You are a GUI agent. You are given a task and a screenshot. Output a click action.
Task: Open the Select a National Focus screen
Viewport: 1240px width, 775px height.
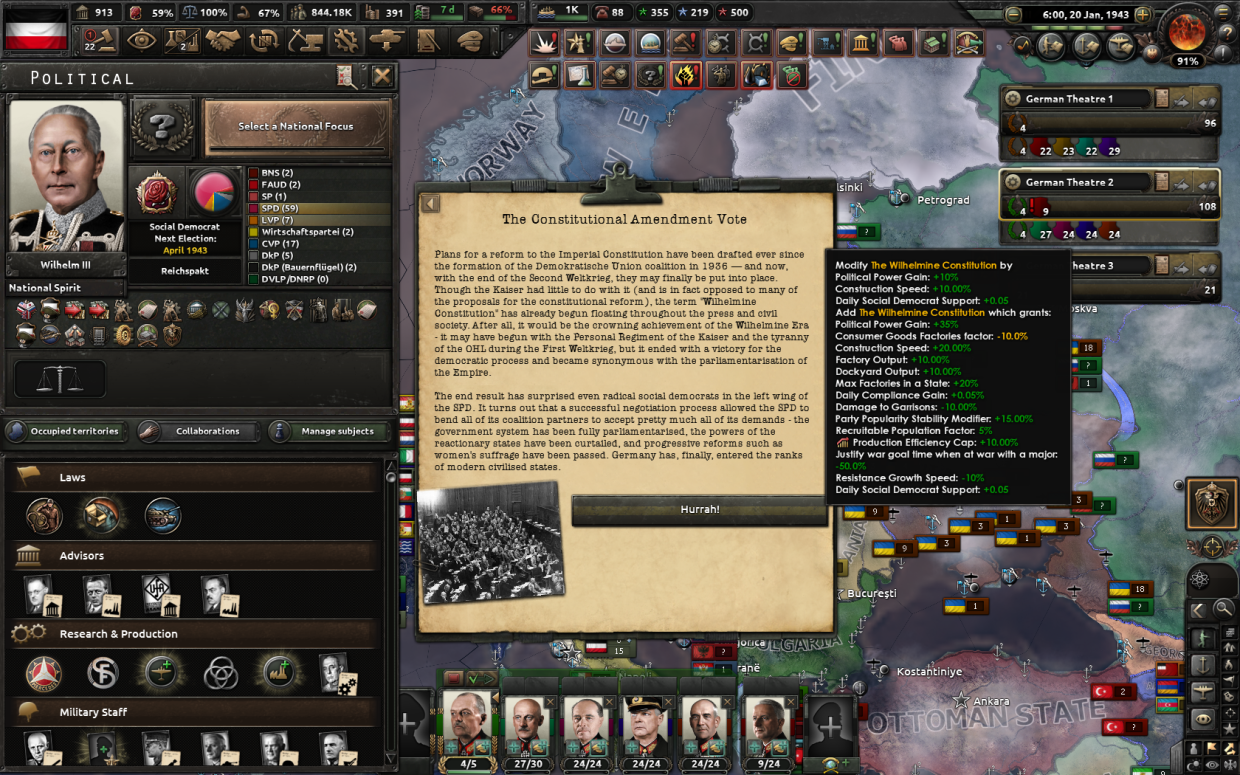pyautogui.click(x=295, y=127)
